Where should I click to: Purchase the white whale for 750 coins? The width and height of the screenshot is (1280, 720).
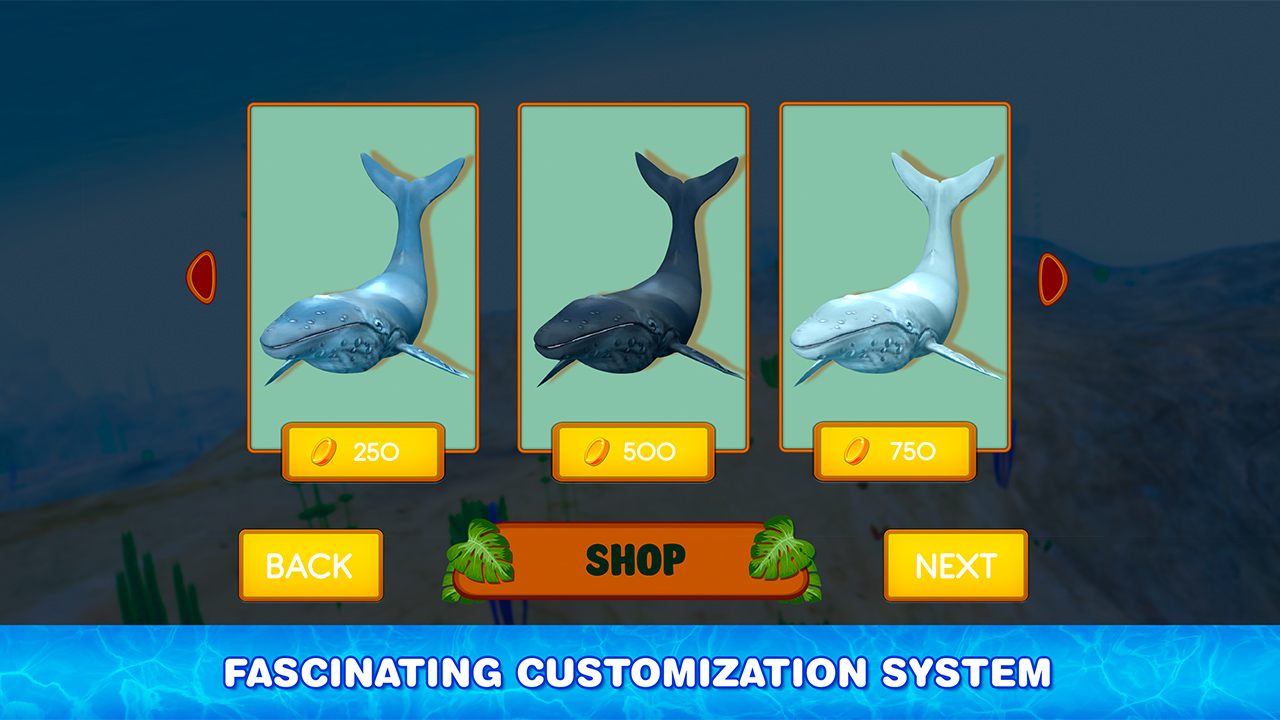pyautogui.click(x=895, y=450)
